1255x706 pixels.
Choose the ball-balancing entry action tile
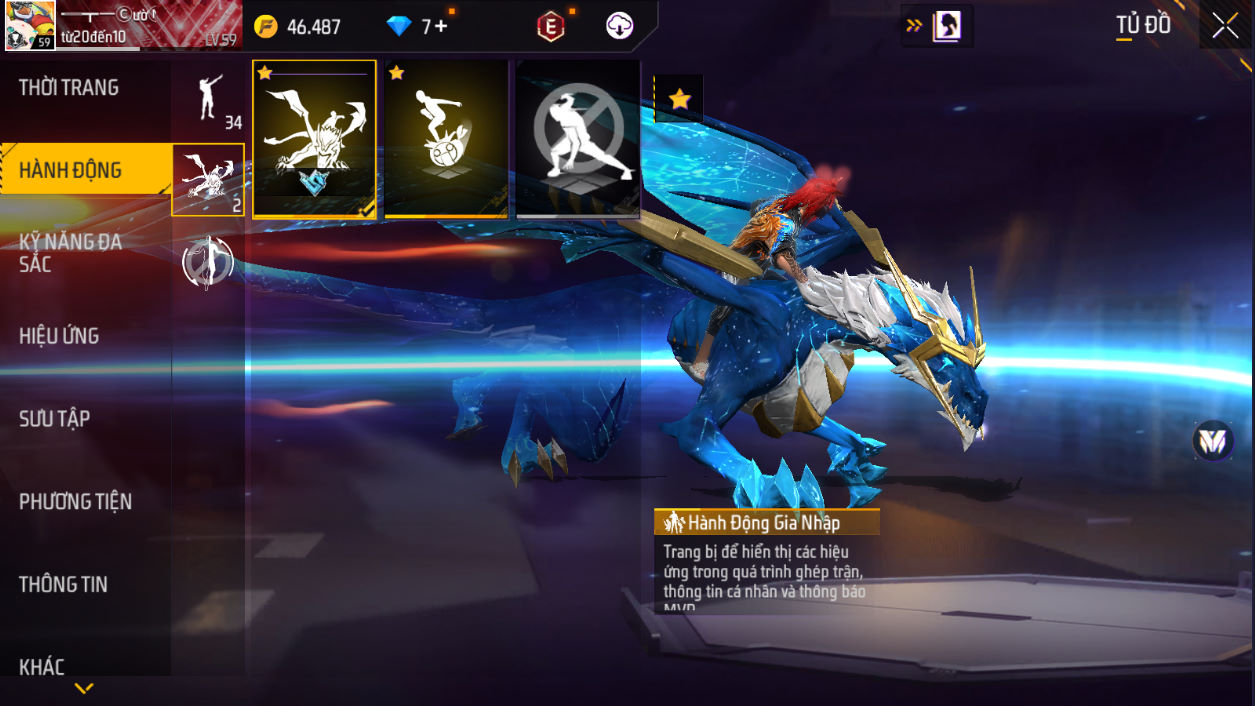click(446, 139)
